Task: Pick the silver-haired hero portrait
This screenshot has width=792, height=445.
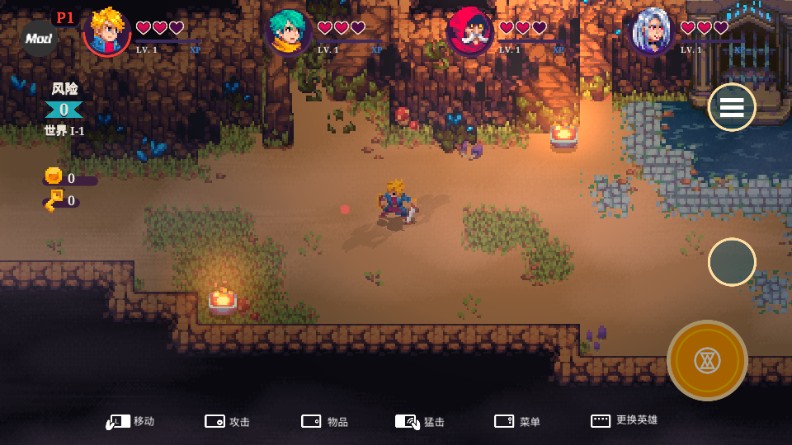Action: tap(651, 32)
